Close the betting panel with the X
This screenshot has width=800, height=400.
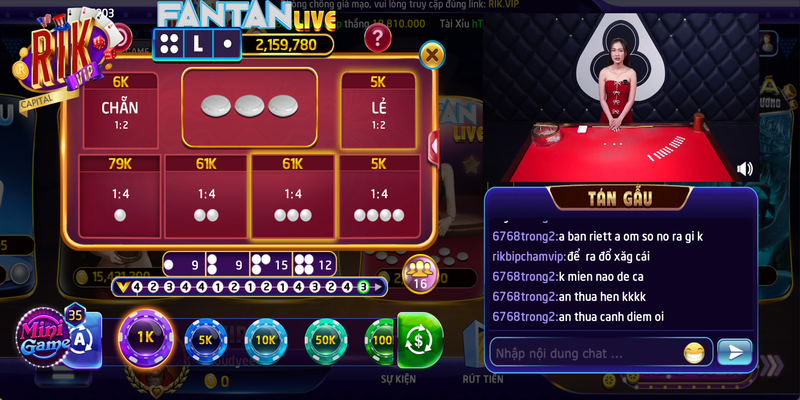pyautogui.click(x=432, y=54)
